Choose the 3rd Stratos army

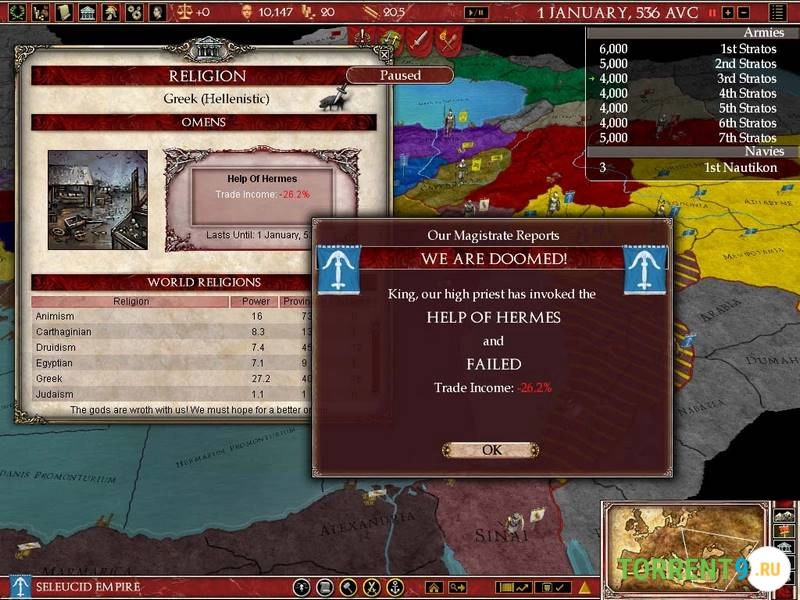(689, 78)
